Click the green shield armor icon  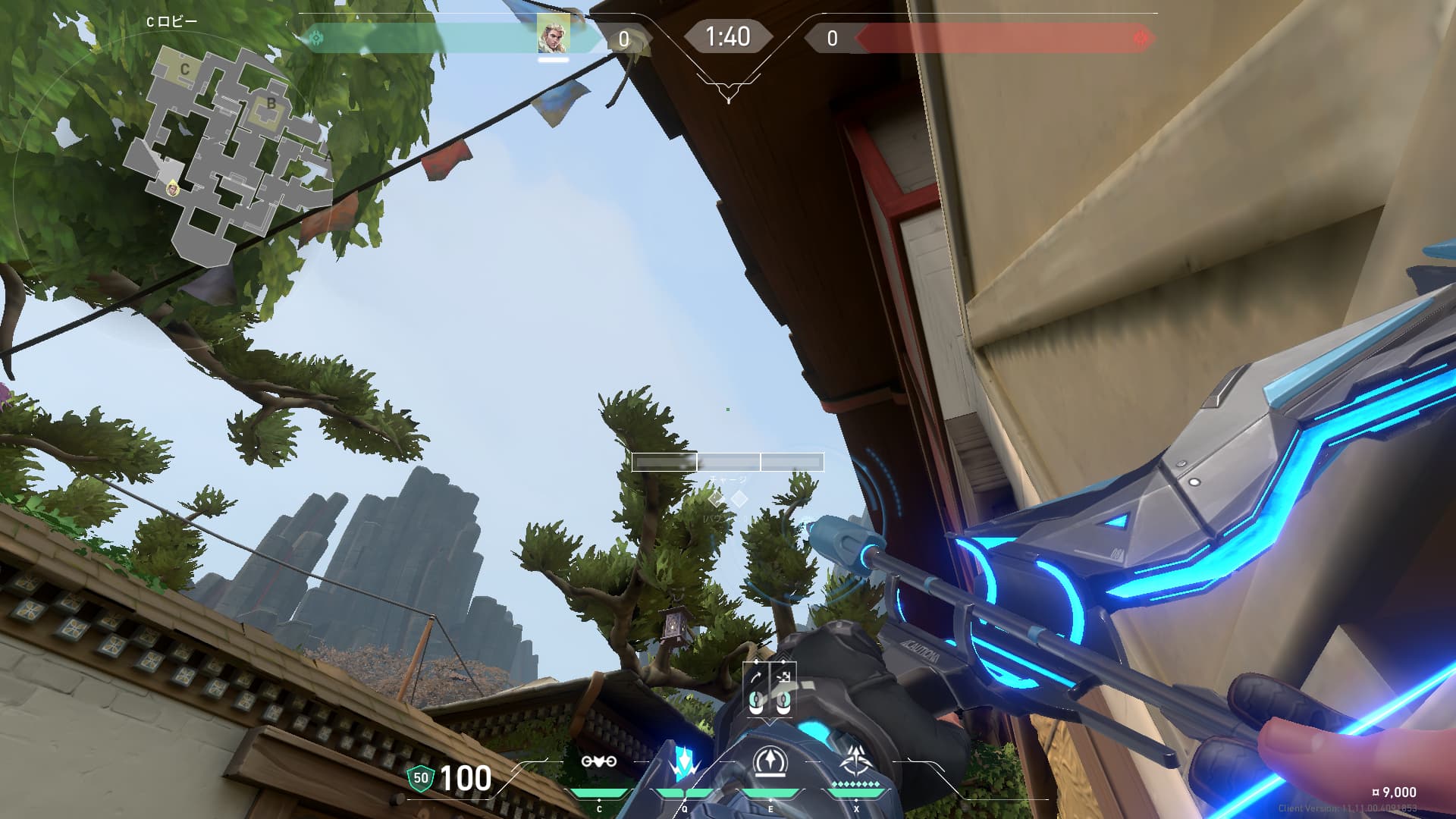coord(421,777)
